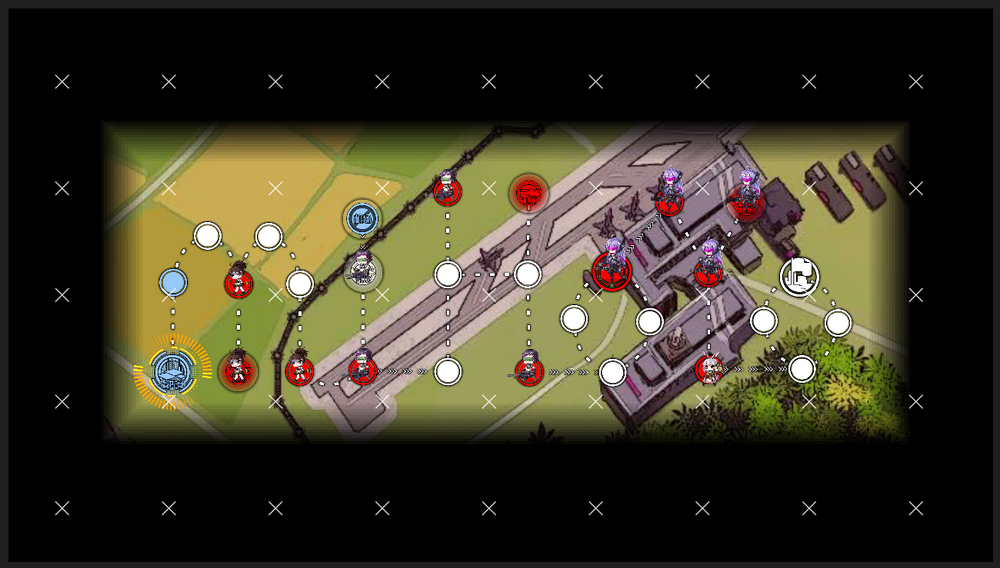This screenshot has height=568, width=1000.
Task: Select the plain light-blue empty node
Action: point(173,283)
